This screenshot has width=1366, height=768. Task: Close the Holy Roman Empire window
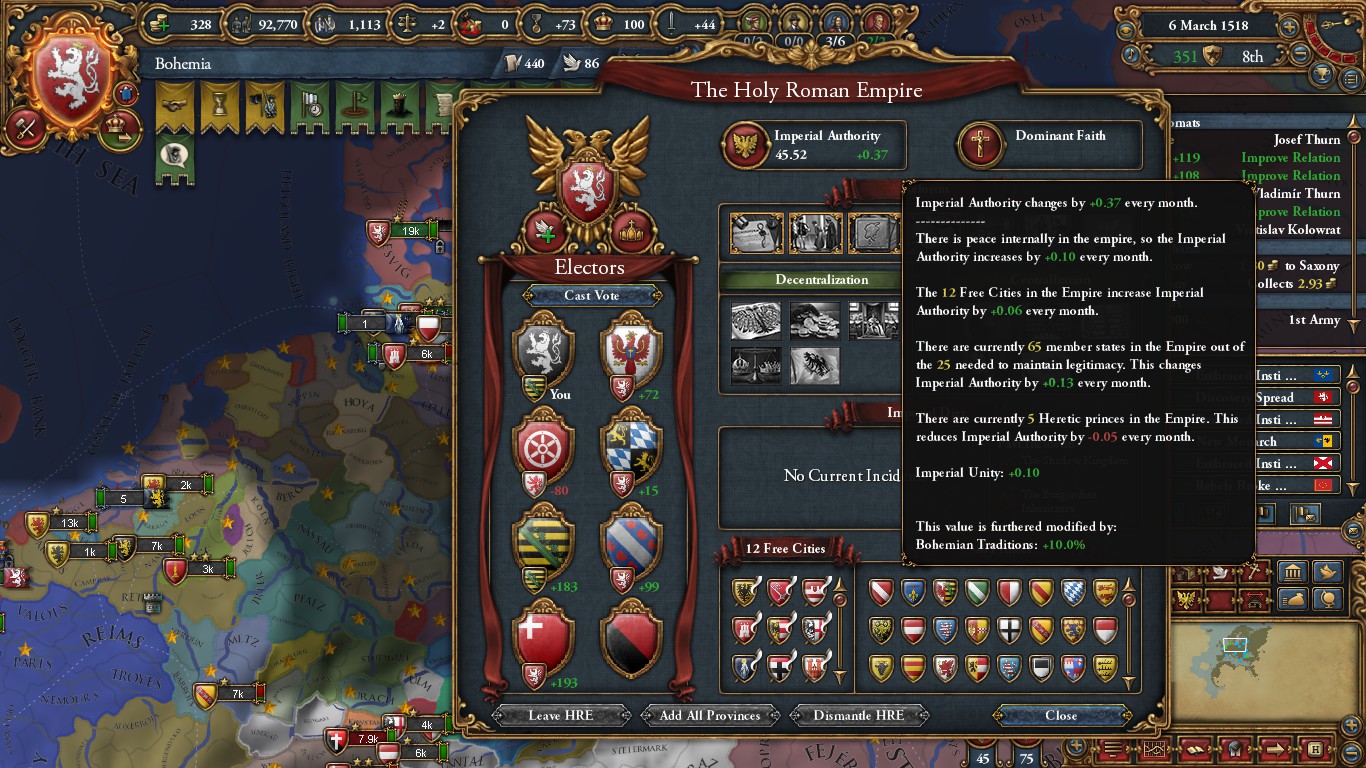(x=1061, y=715)
